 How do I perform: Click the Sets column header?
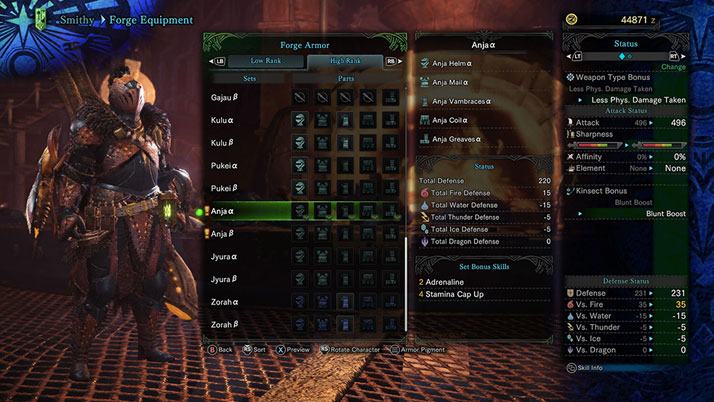coord(249,78)
